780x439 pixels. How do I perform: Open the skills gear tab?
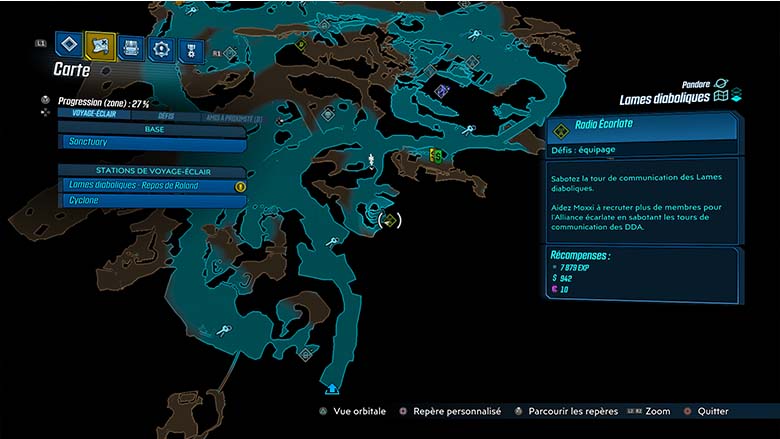(158, 49)
